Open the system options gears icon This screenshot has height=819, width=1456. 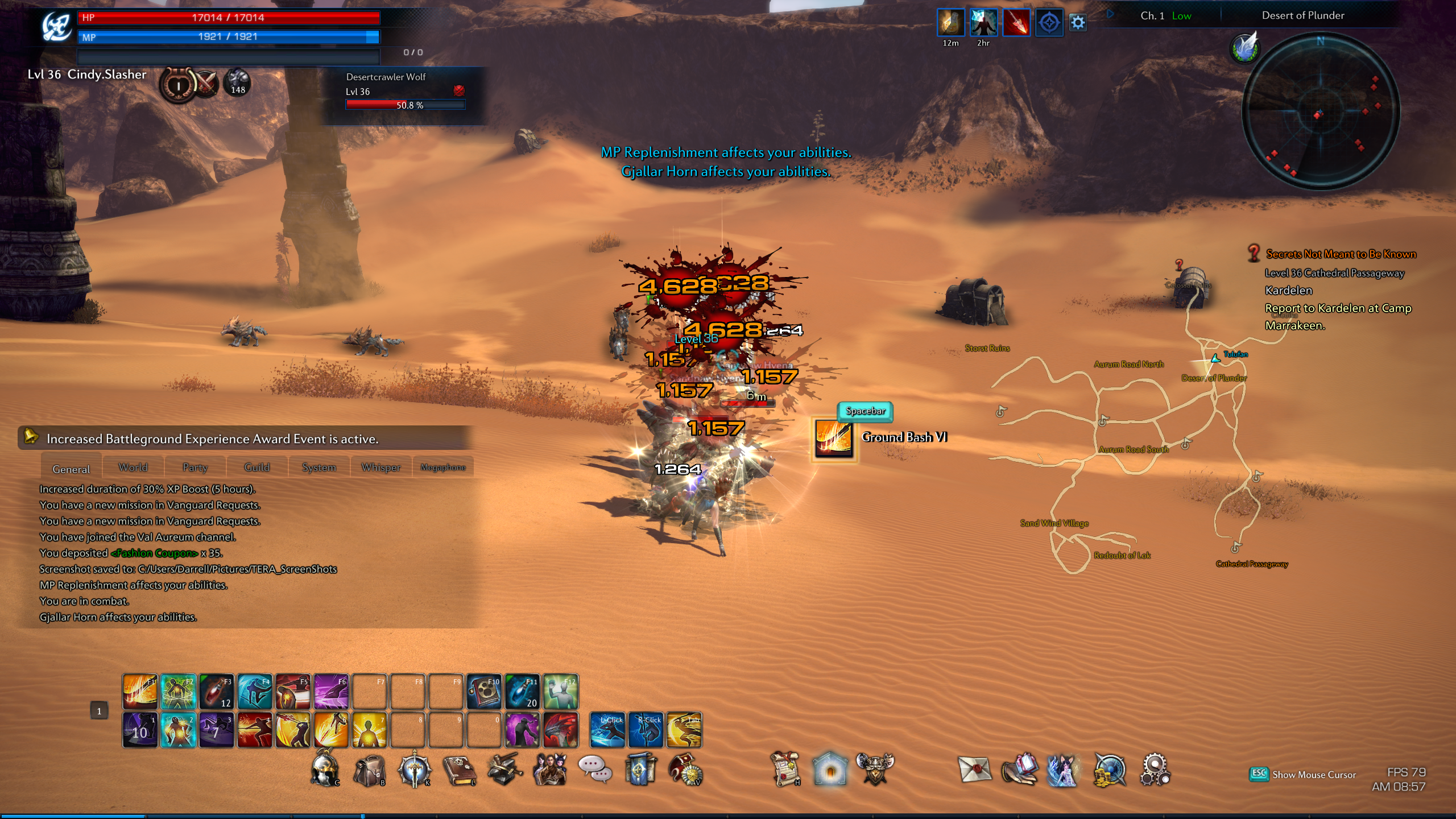pyautogui.click(x=1155, y=770)
